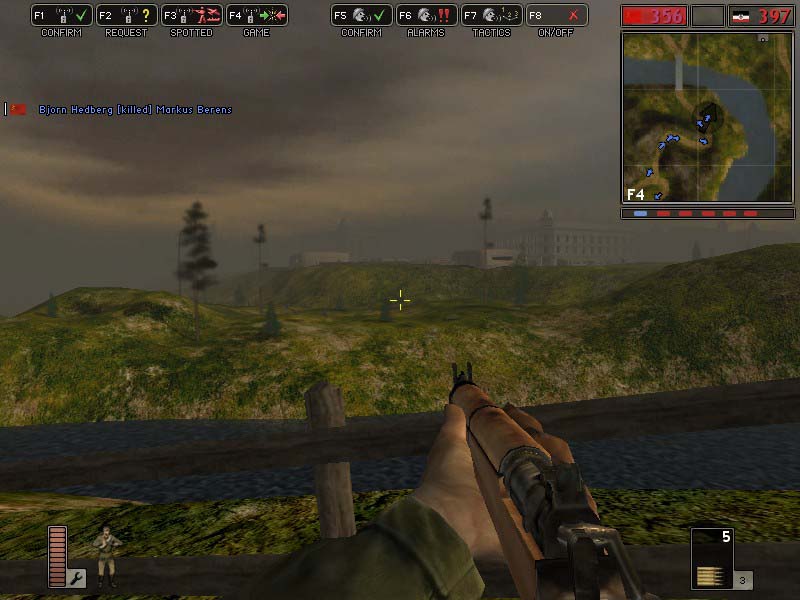Toggle the F8 On/Off radio option
The width and height of the screenshot is (800, 600).
[x=556, y=16]
